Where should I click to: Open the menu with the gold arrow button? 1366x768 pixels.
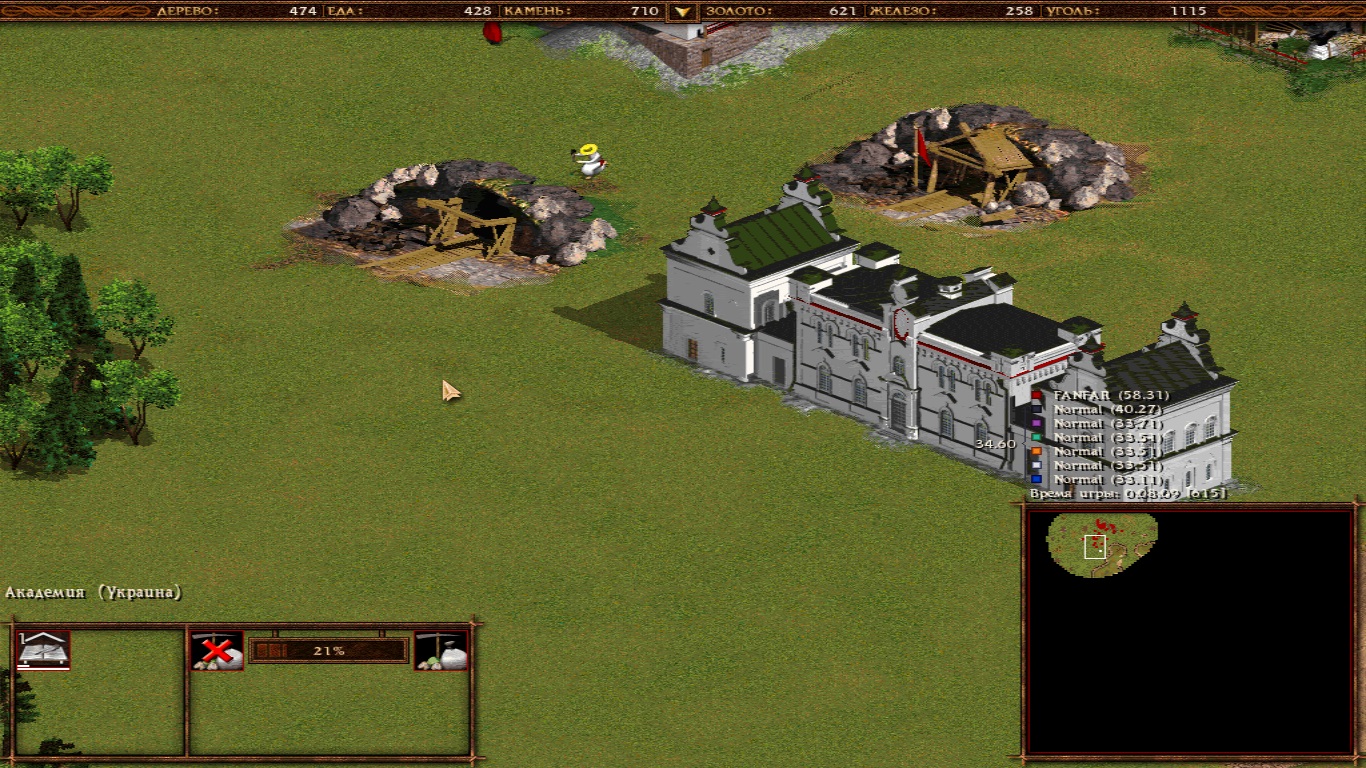click(x=683, y=12)
